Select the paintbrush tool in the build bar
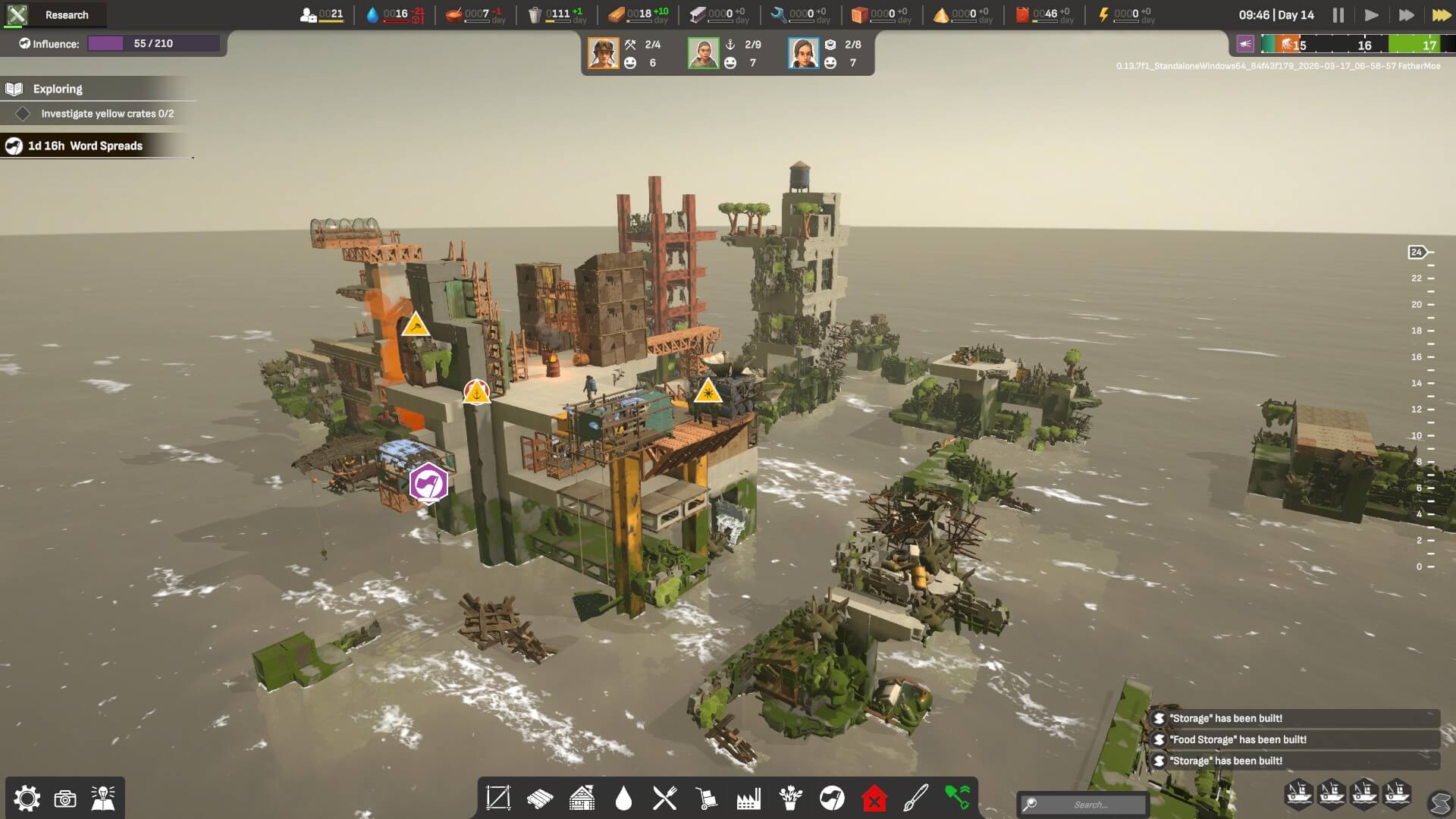This screenshot has height=819, width=1456. pos(915,798)
